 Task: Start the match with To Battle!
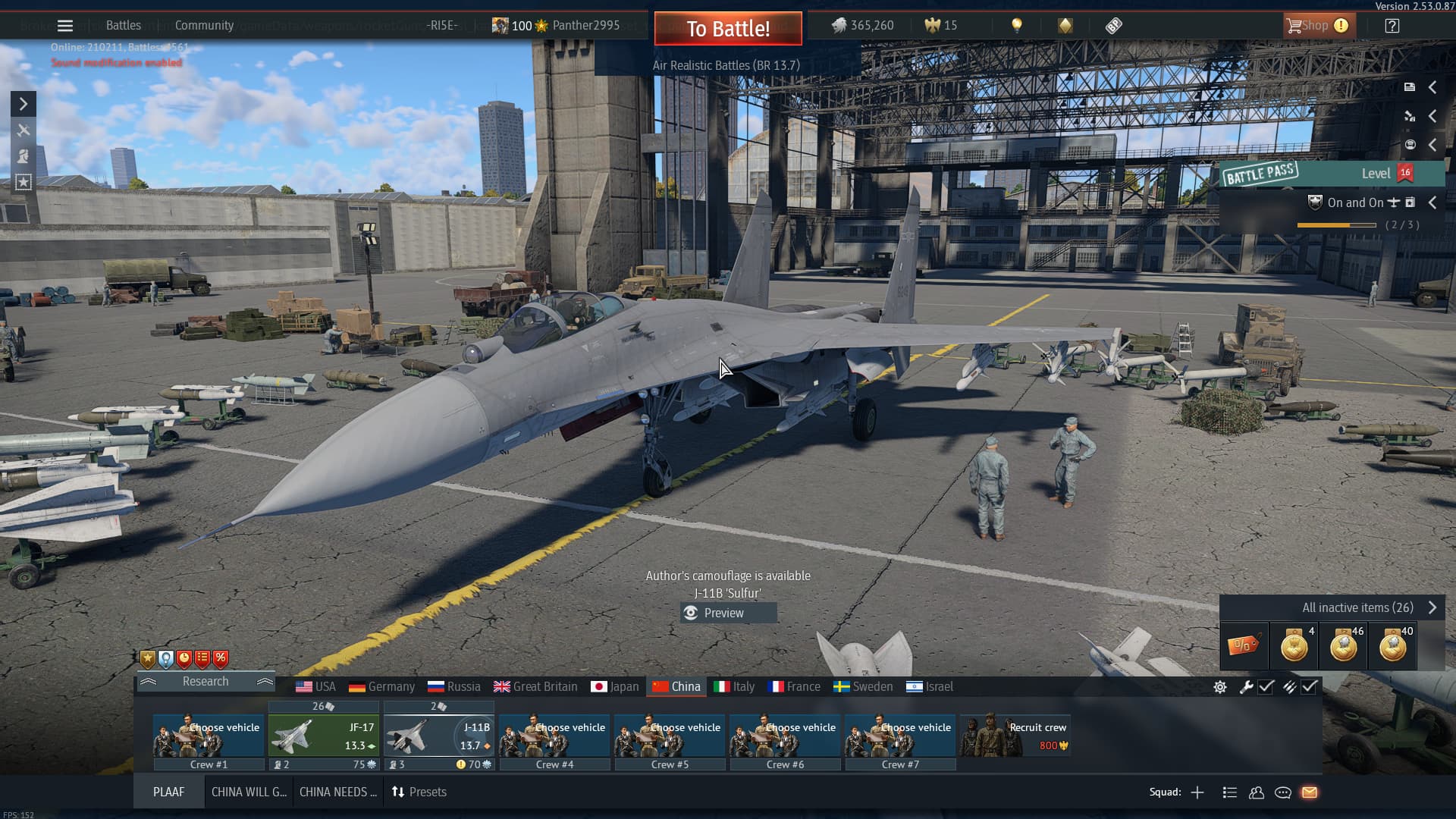tap(727, 29)
